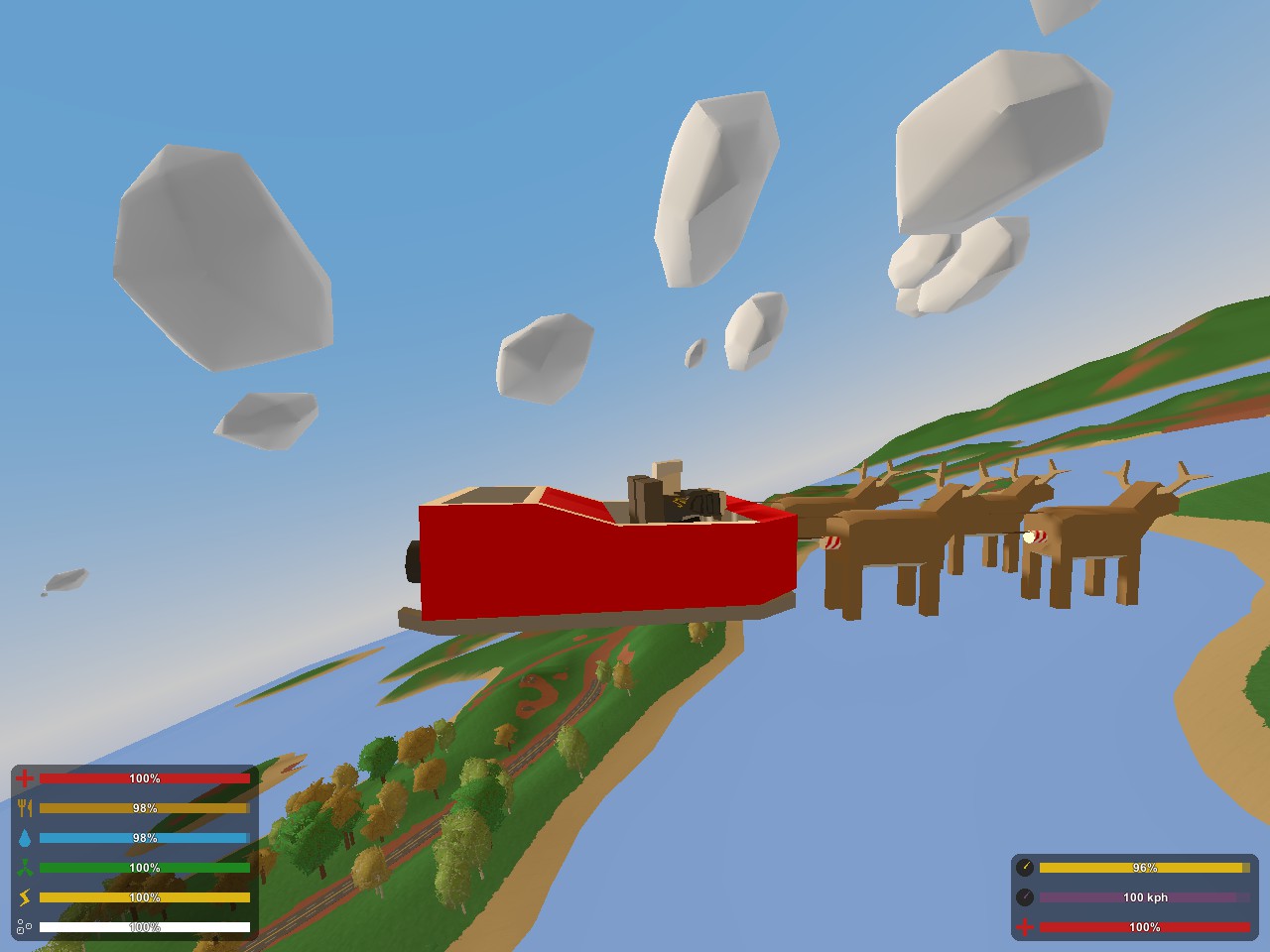Click the green oxygen icon
This screenshot has height=952, width=1270.
point(25,867)
